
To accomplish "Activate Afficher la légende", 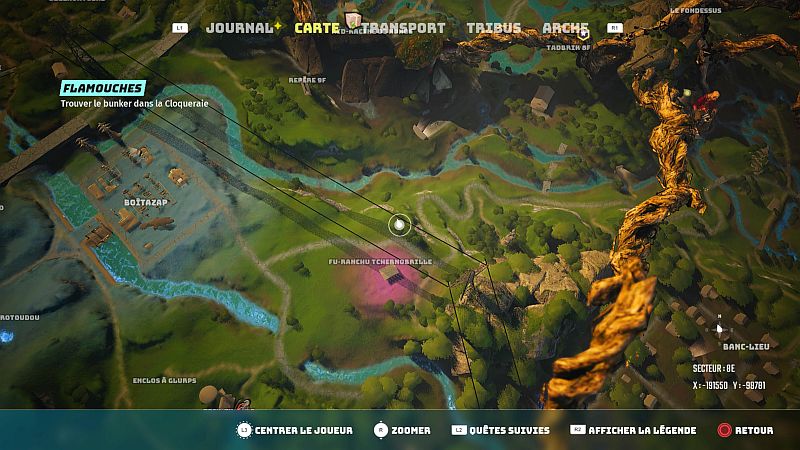I will (642, 430).
